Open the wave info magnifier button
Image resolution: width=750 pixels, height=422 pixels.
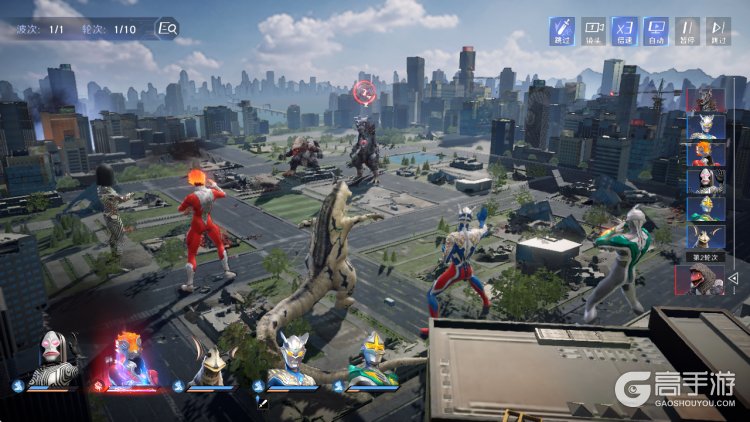pos(168,28)
